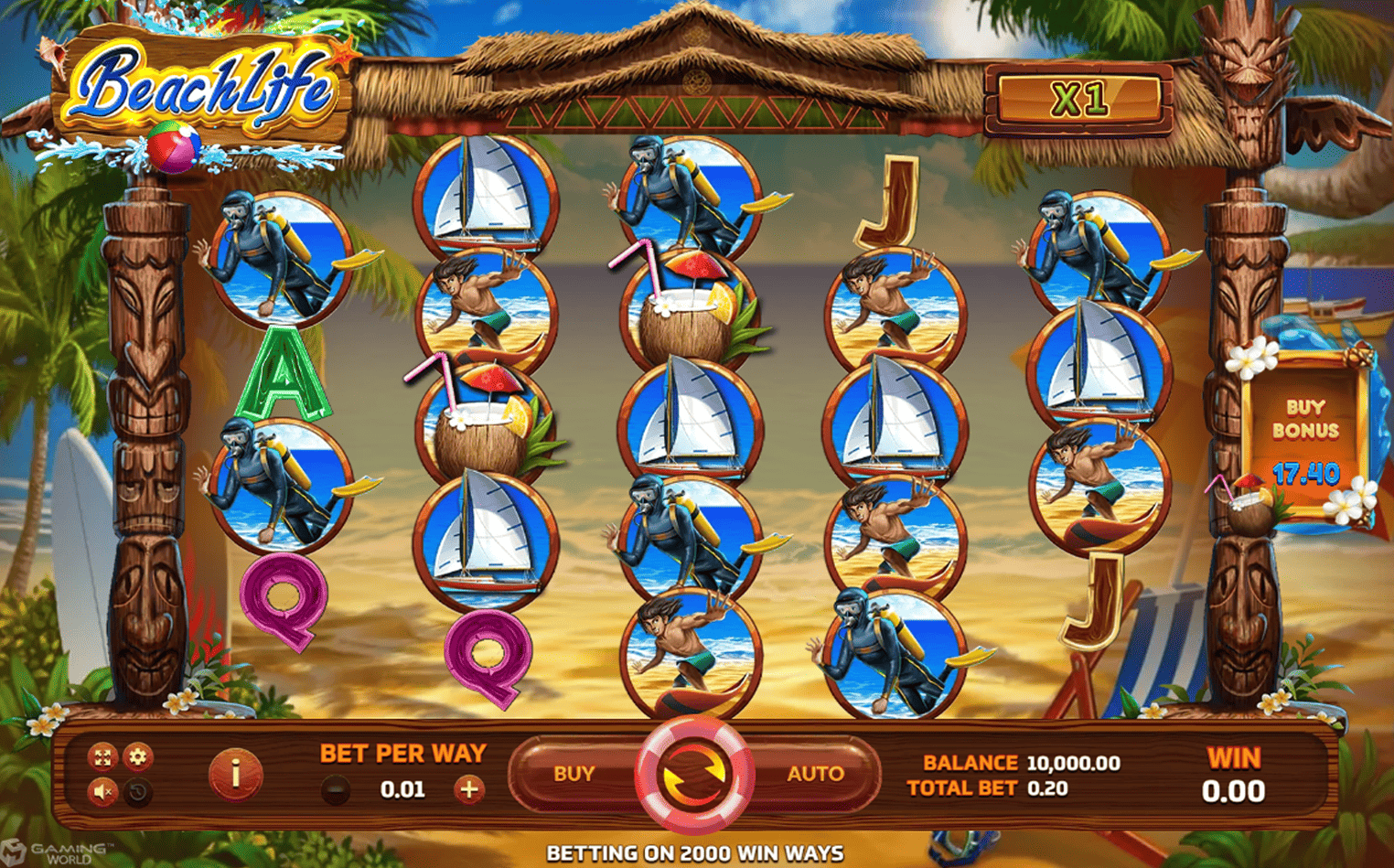1394x868 pixels.
Task: Open the BUY feature button
Action: [x=574, y=774]
